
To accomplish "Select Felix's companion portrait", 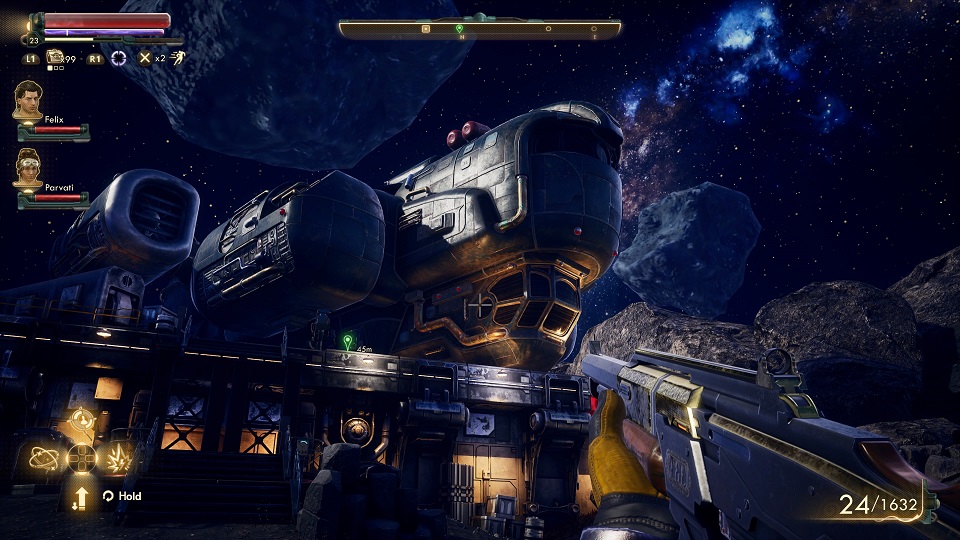I will 28,100.
